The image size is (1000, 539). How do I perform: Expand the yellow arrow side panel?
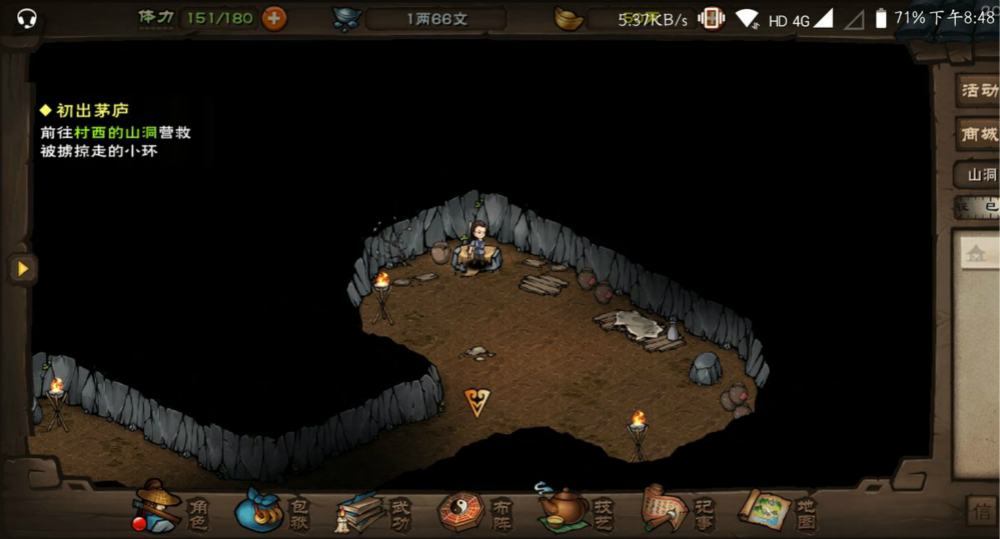pyautogui.click(x=22, y=268)
